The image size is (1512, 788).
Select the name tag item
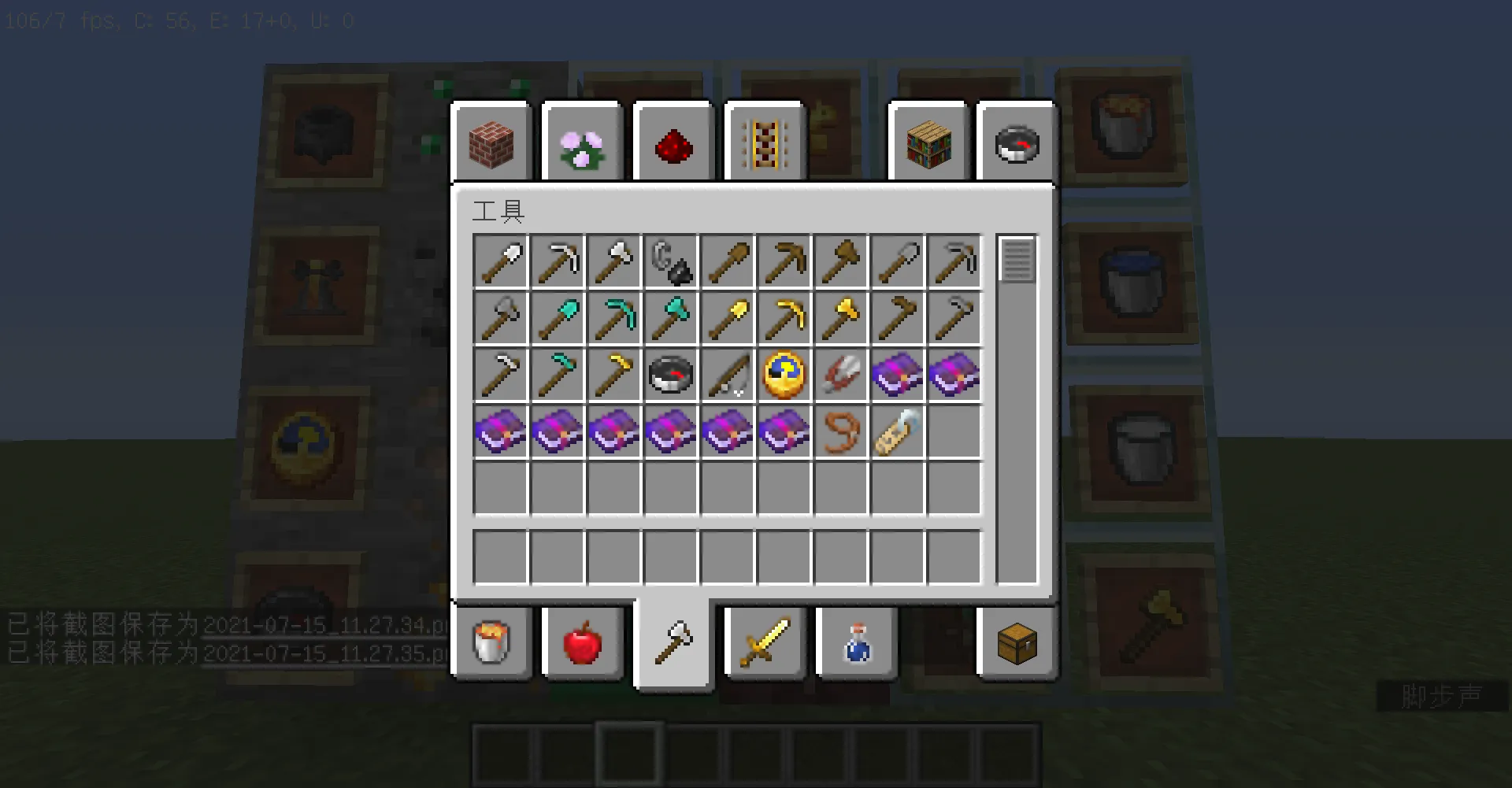(899, 431)
